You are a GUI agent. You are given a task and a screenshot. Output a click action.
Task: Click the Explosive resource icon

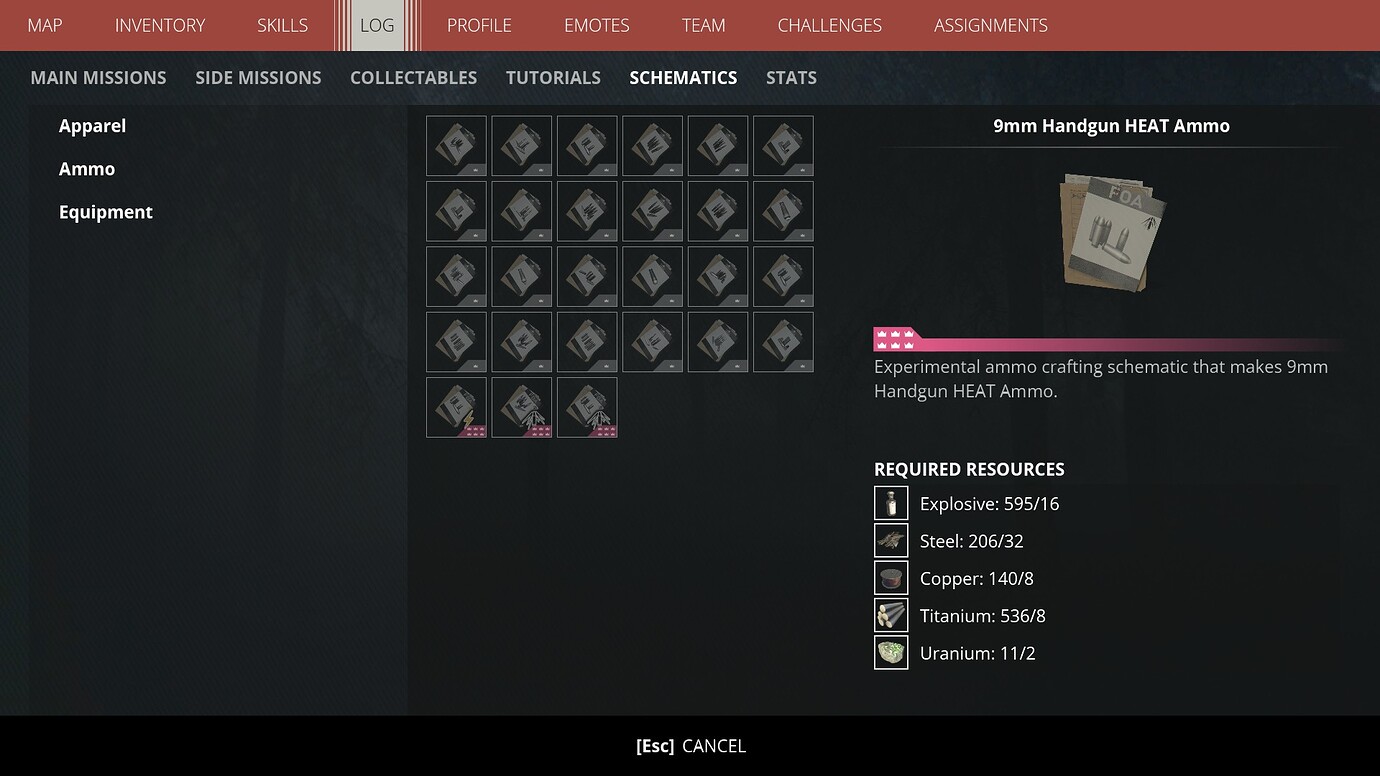(x=890, y=503)
